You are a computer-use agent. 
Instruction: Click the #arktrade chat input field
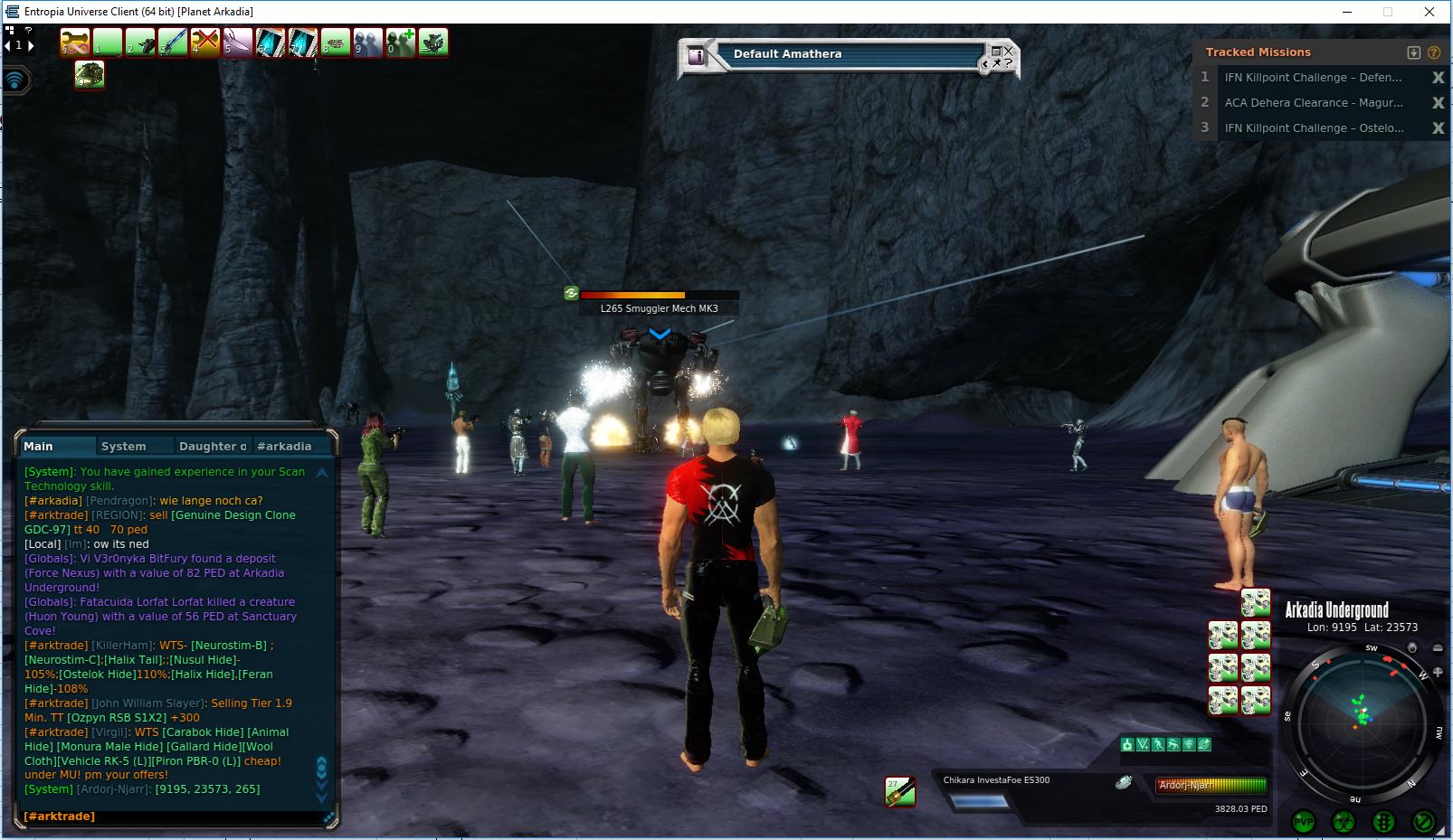(x=172, y=816)
